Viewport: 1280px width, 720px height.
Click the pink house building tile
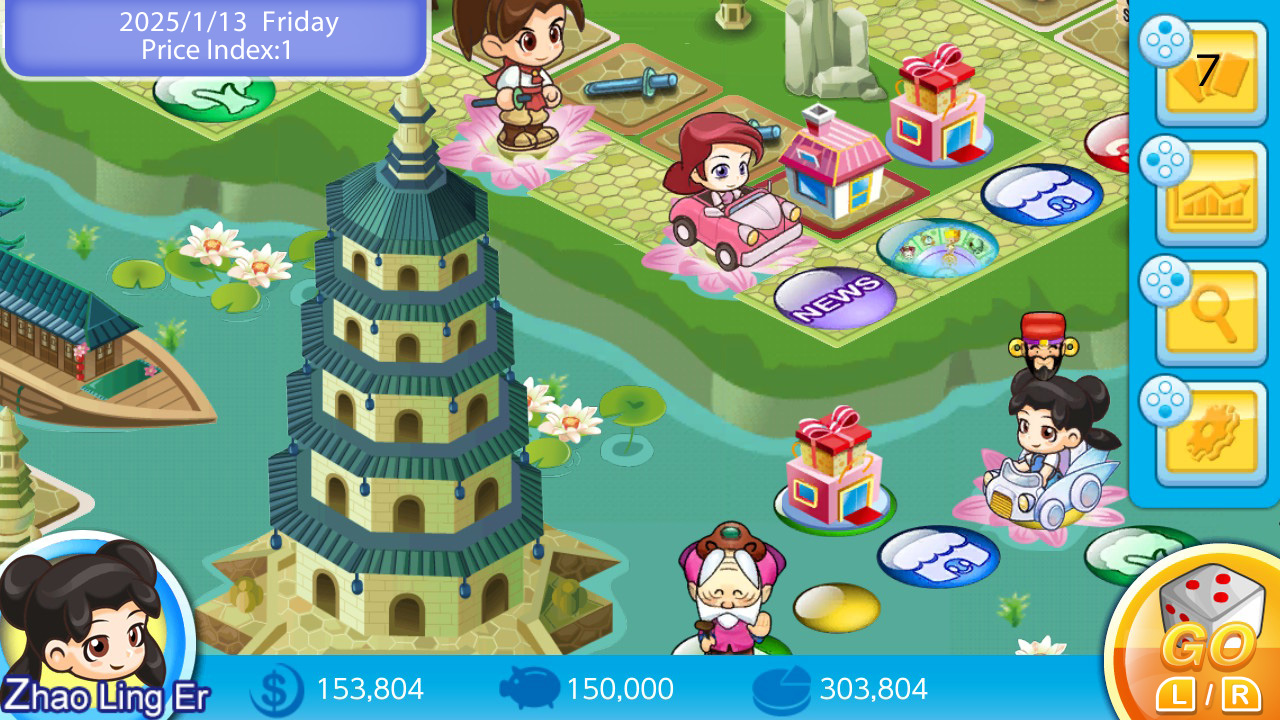pos(835,165)
